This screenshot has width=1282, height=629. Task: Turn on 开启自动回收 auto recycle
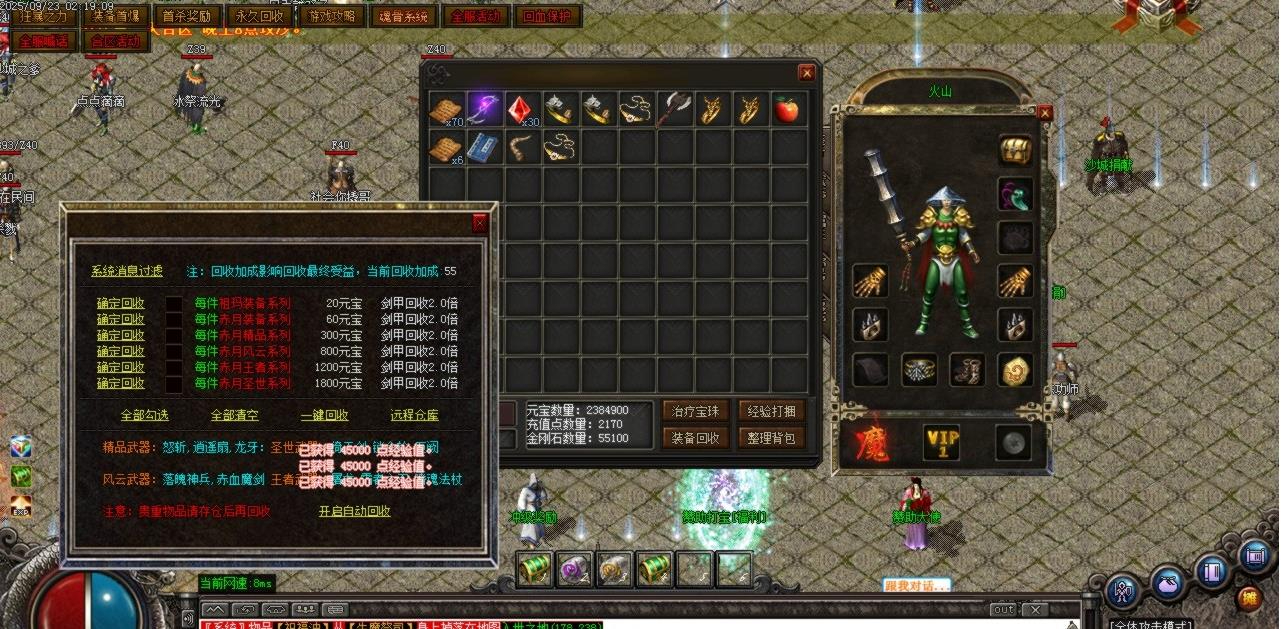(x=354, y=511)
